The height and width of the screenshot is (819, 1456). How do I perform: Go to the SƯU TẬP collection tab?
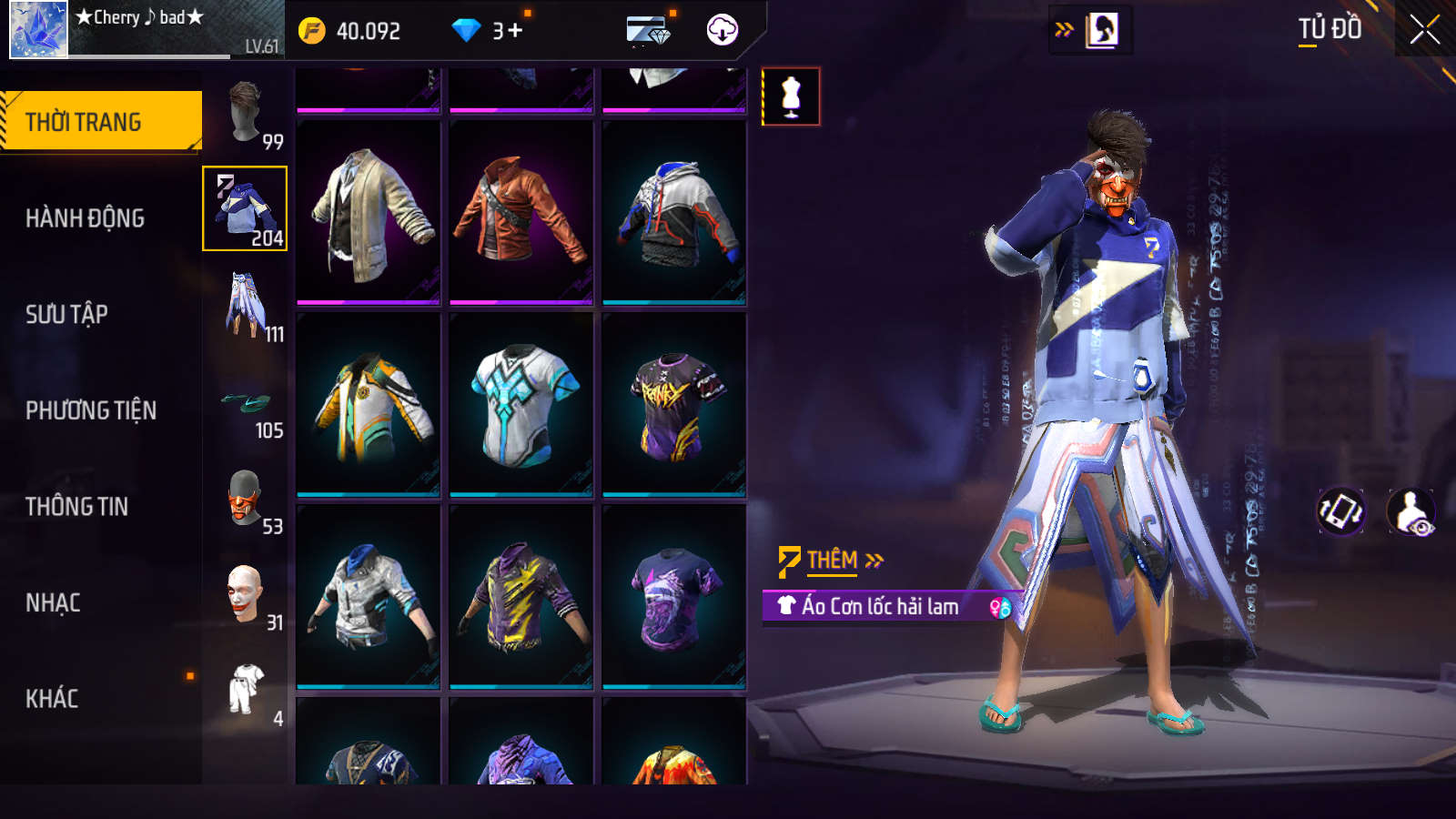(x=66, y=315)
